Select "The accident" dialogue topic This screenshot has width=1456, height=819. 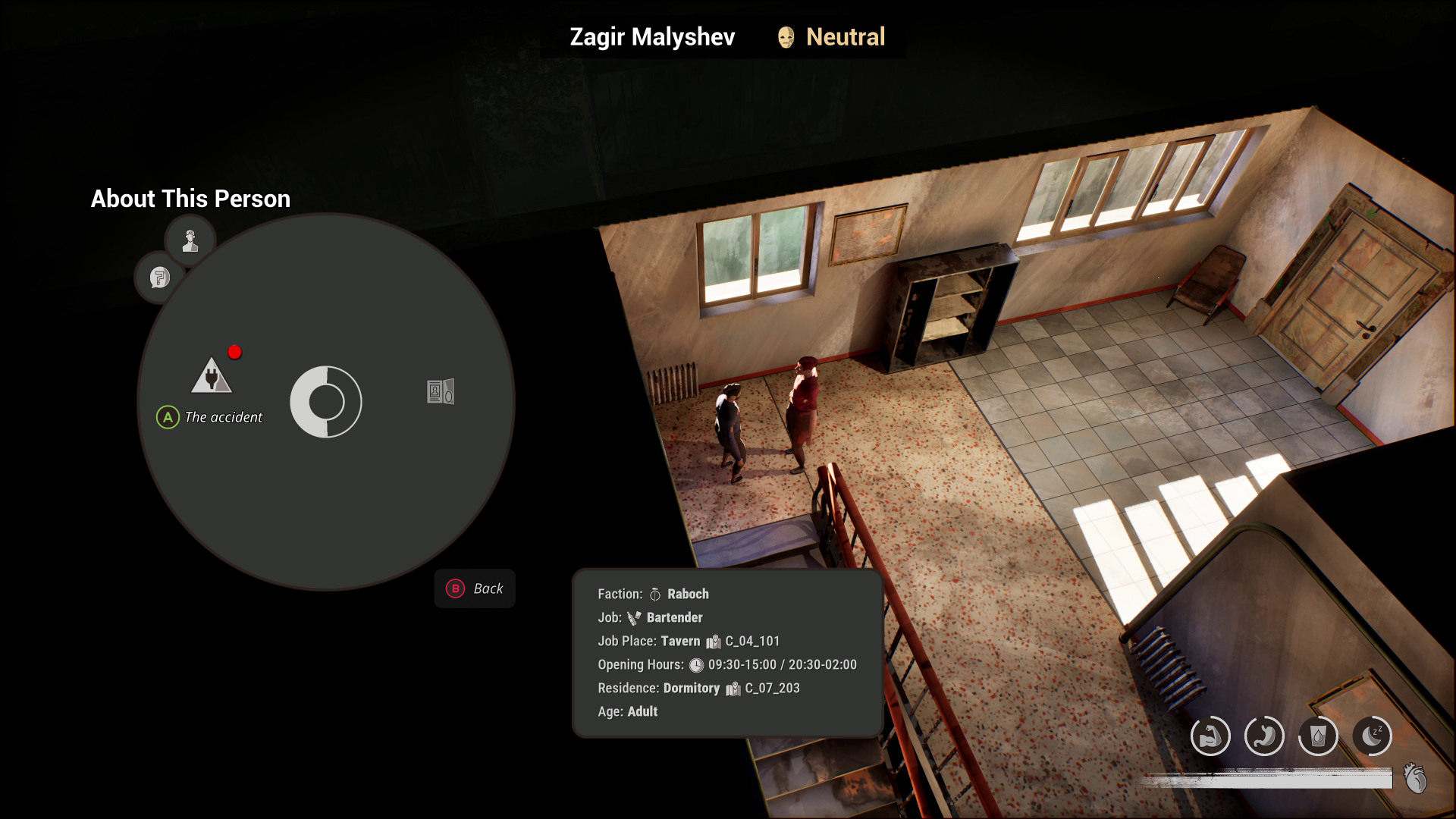click(212, 377)
